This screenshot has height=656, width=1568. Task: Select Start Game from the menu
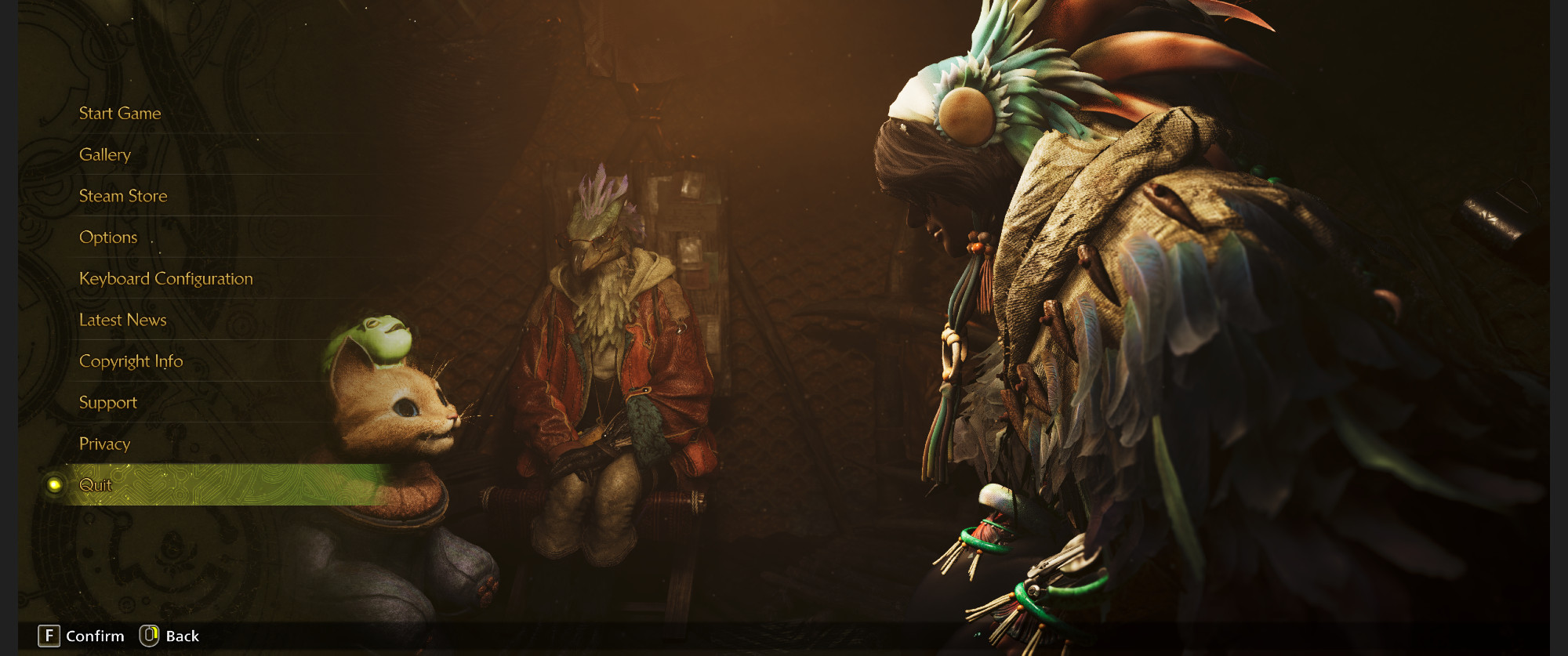(x=120, y=114)
